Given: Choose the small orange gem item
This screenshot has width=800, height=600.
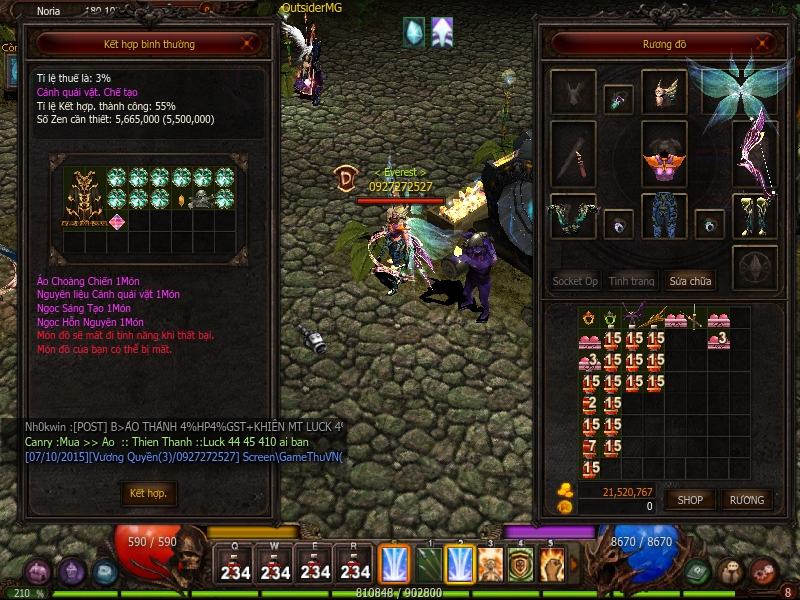Looking at the screenshot, I should click(182, 199).
